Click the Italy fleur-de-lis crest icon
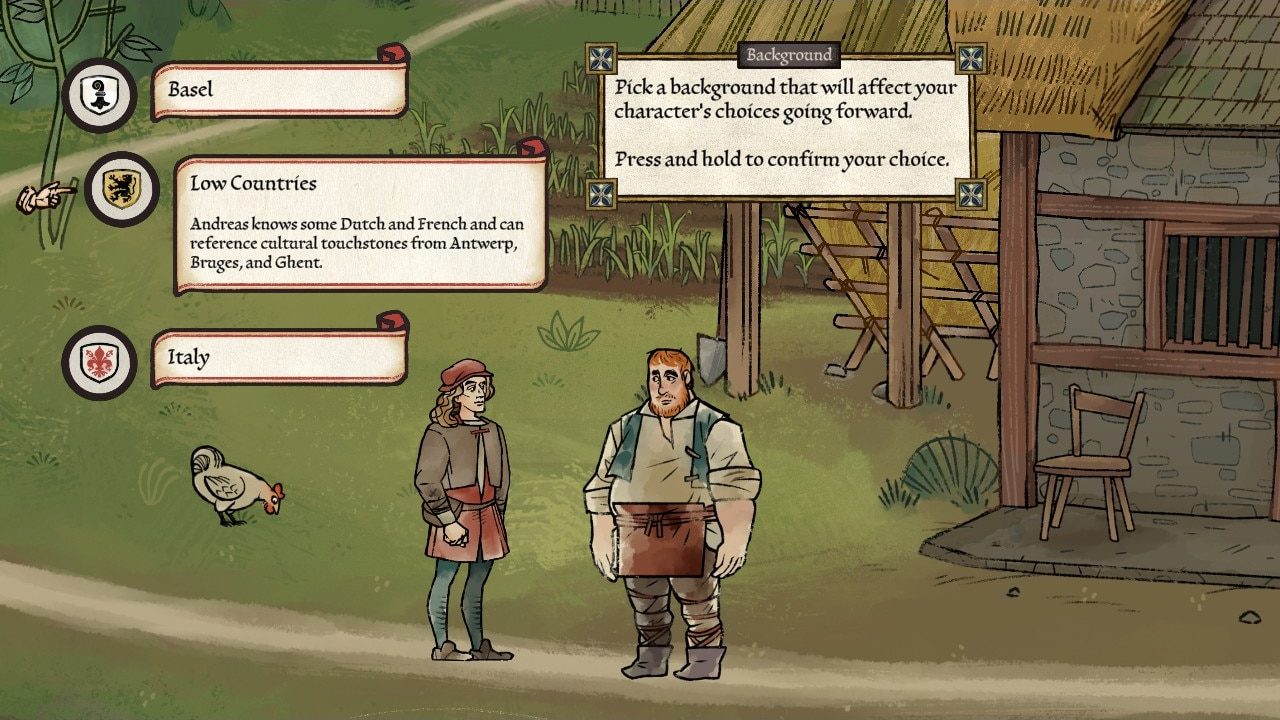The image size is (1280, 720). pyautogui.click(x=99, y=362)
